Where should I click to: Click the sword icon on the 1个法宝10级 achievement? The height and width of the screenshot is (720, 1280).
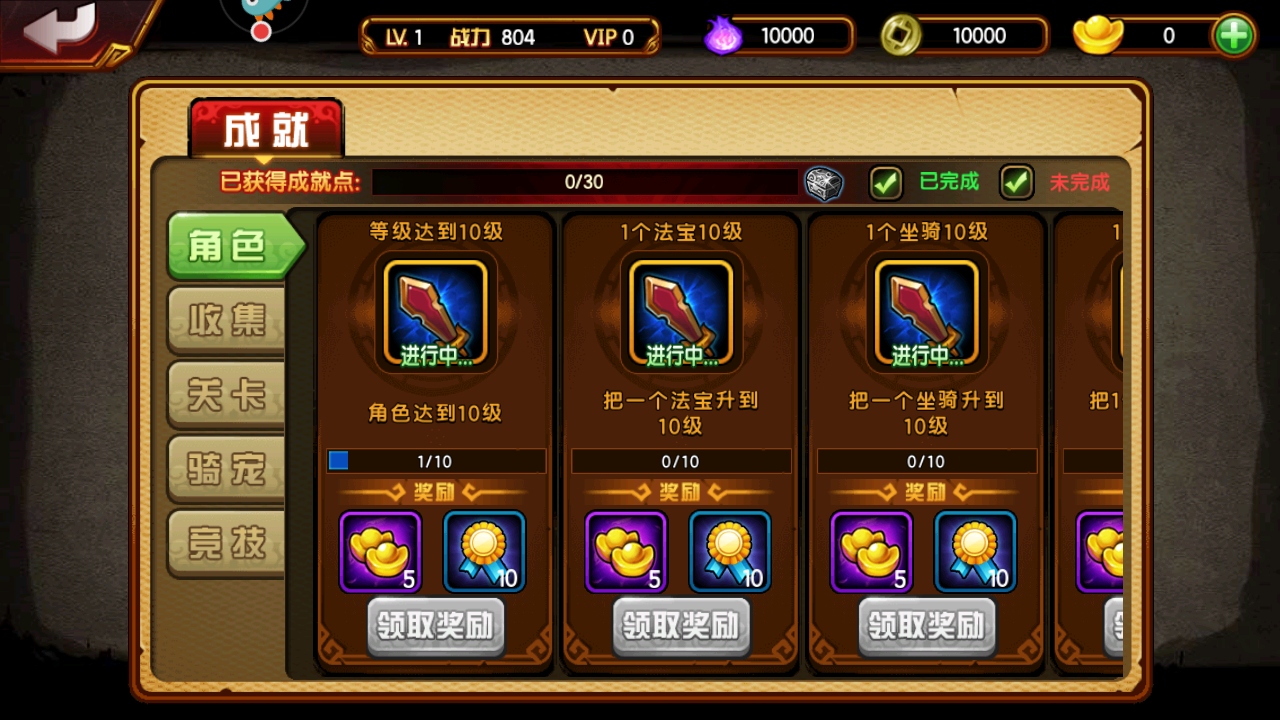681,310
